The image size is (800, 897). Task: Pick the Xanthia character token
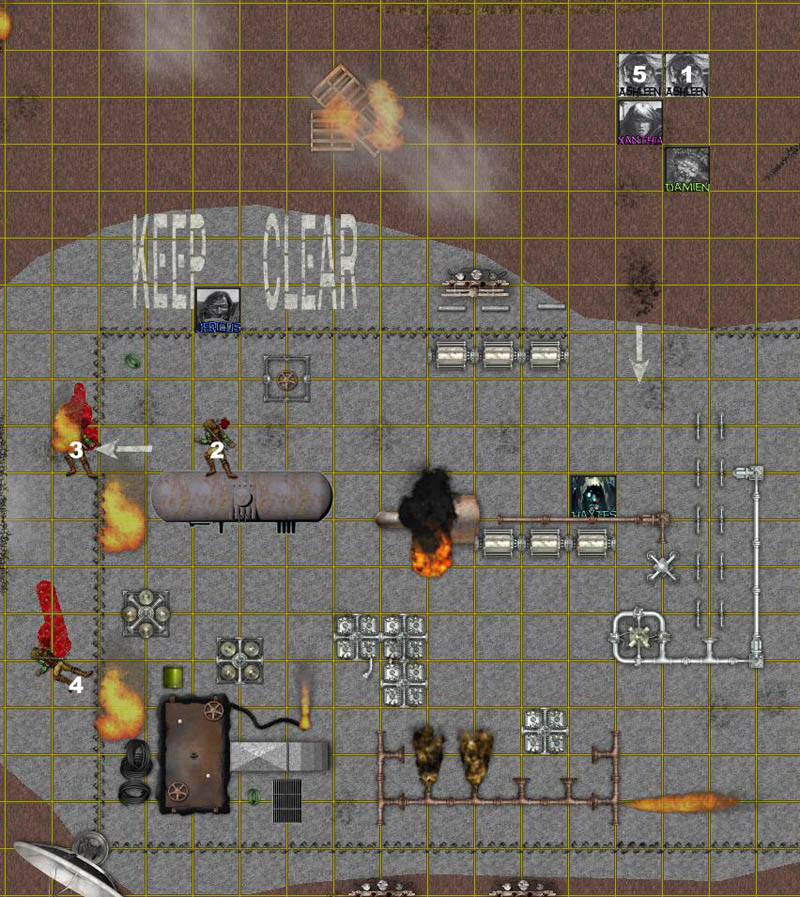pyautogui.click(x=640, y=122)
